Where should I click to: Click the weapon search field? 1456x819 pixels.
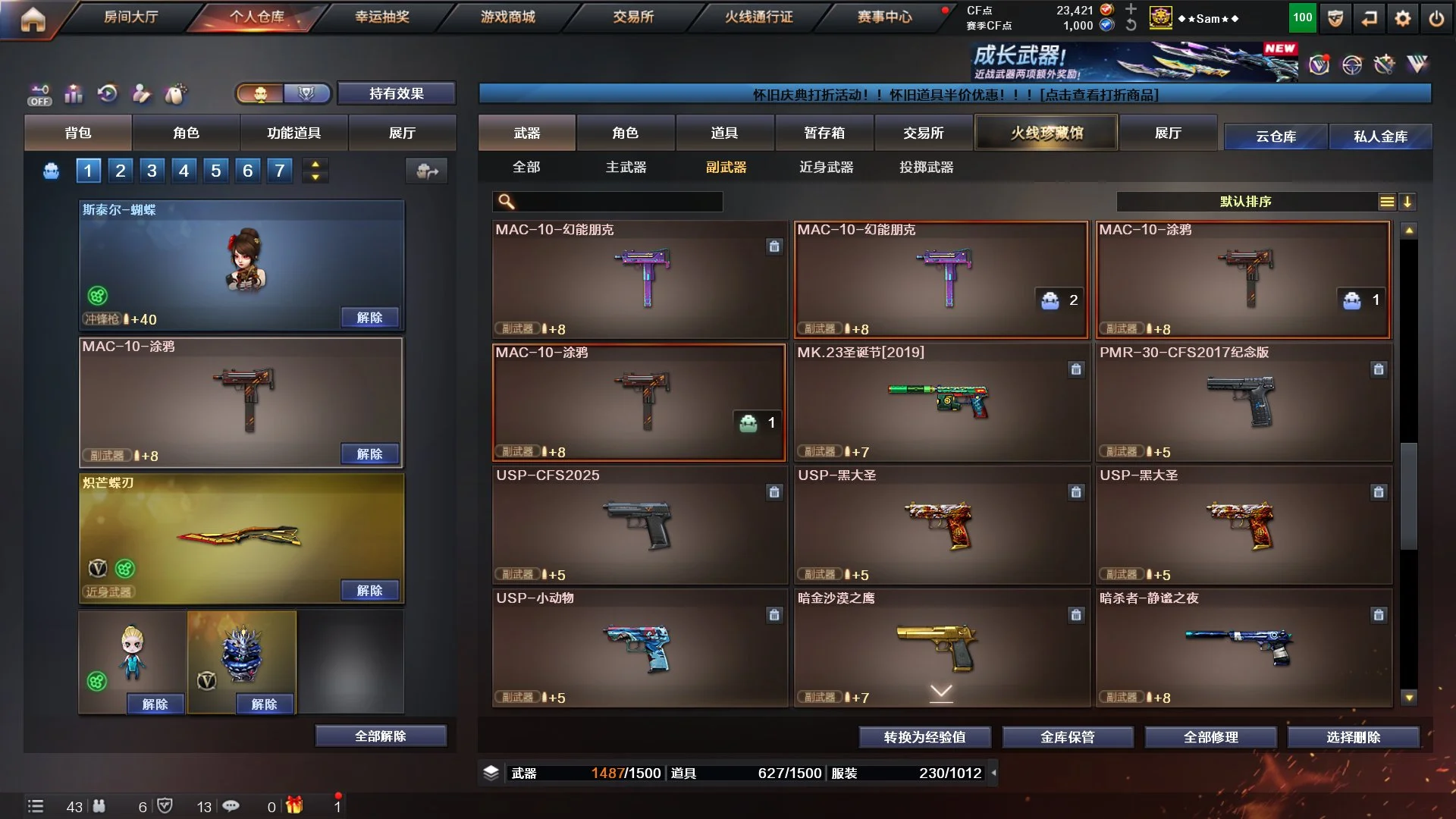(618, 202)
